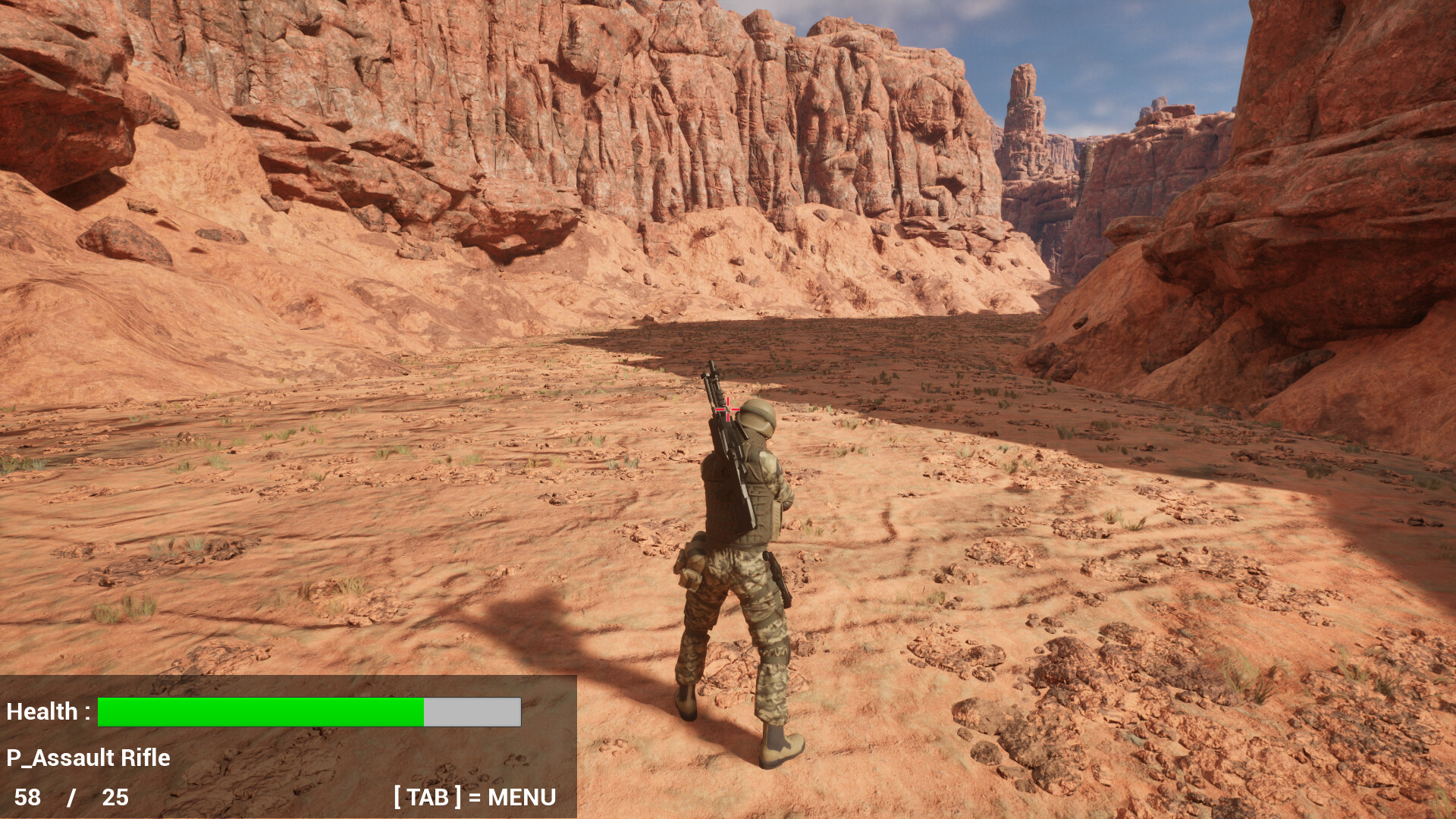Click the slash between ammo numbers
This screenshot has width=1456, height=819.
point(72,798)
